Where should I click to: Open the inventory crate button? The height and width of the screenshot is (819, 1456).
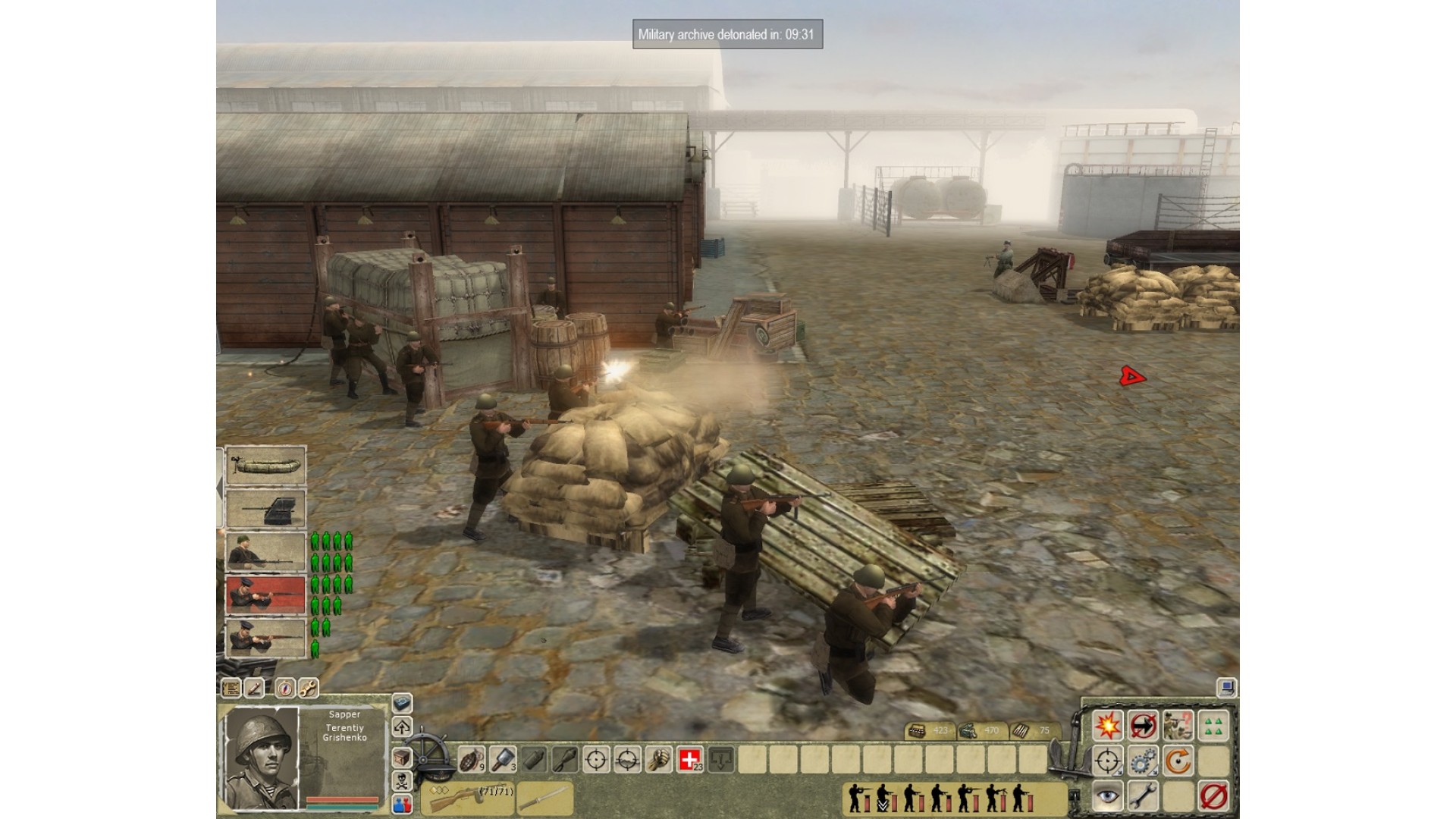402,758
